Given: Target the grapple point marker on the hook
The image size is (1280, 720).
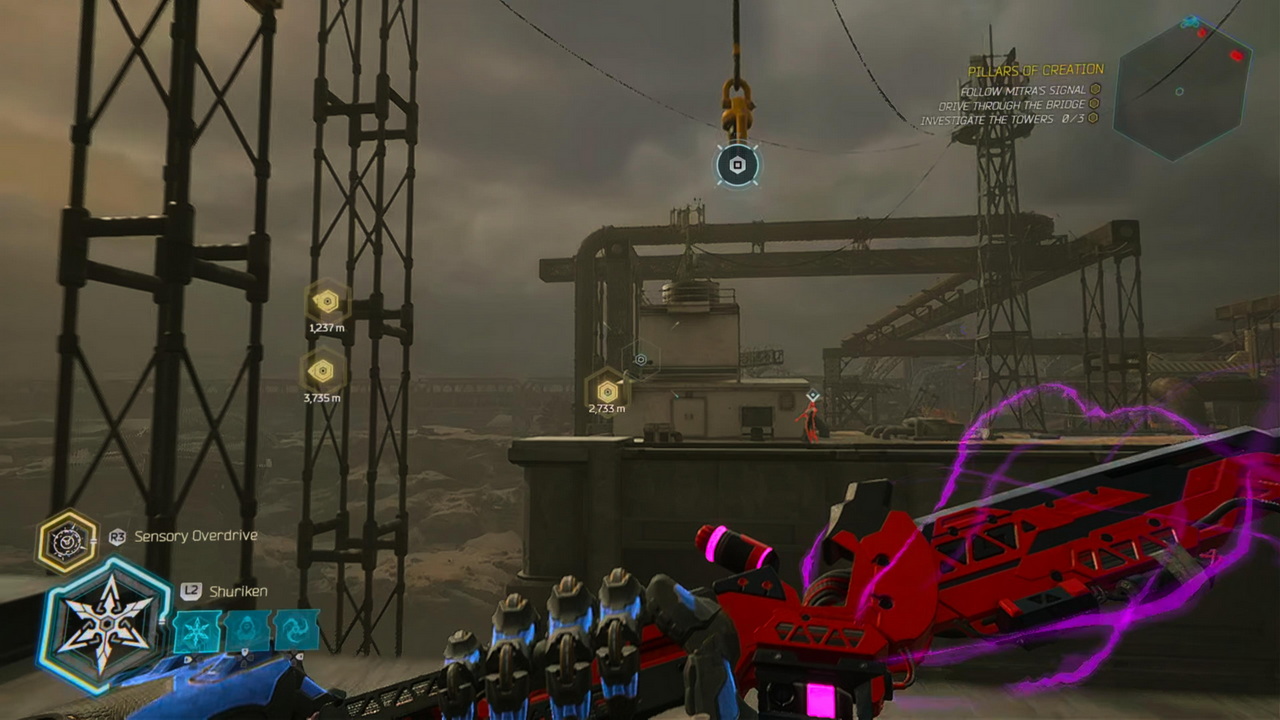Looking at the screenshot, I should (x=738, y=165).
